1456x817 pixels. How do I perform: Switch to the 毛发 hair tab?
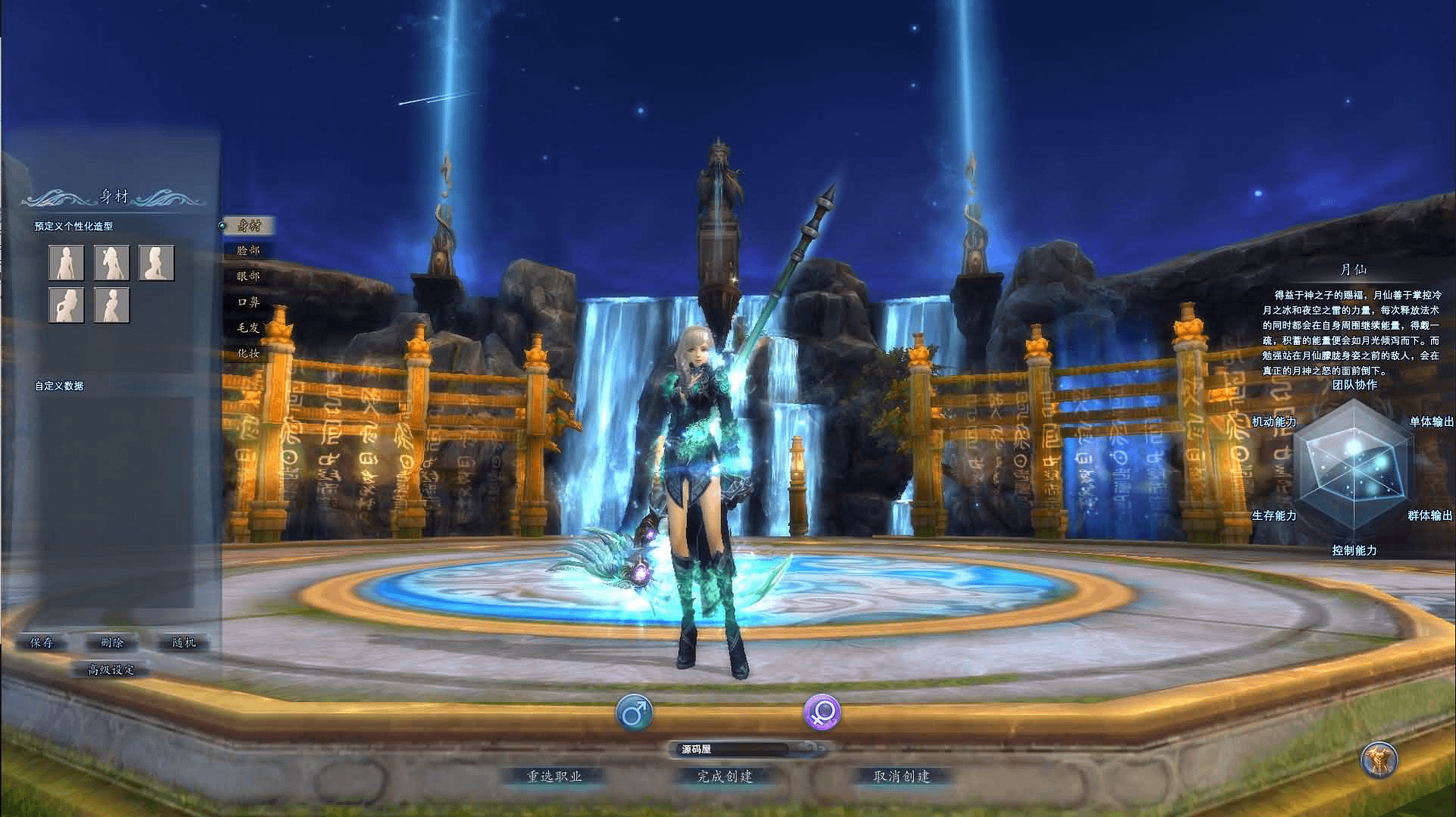pos(249,328)
